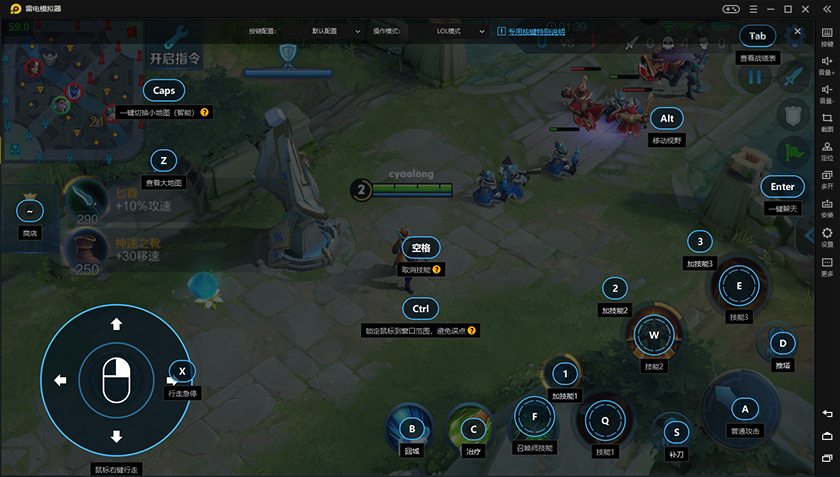The height and width of the screenshot is (477, 840).
Task: Close the key mapping overlay
Action: coord(798,32)
